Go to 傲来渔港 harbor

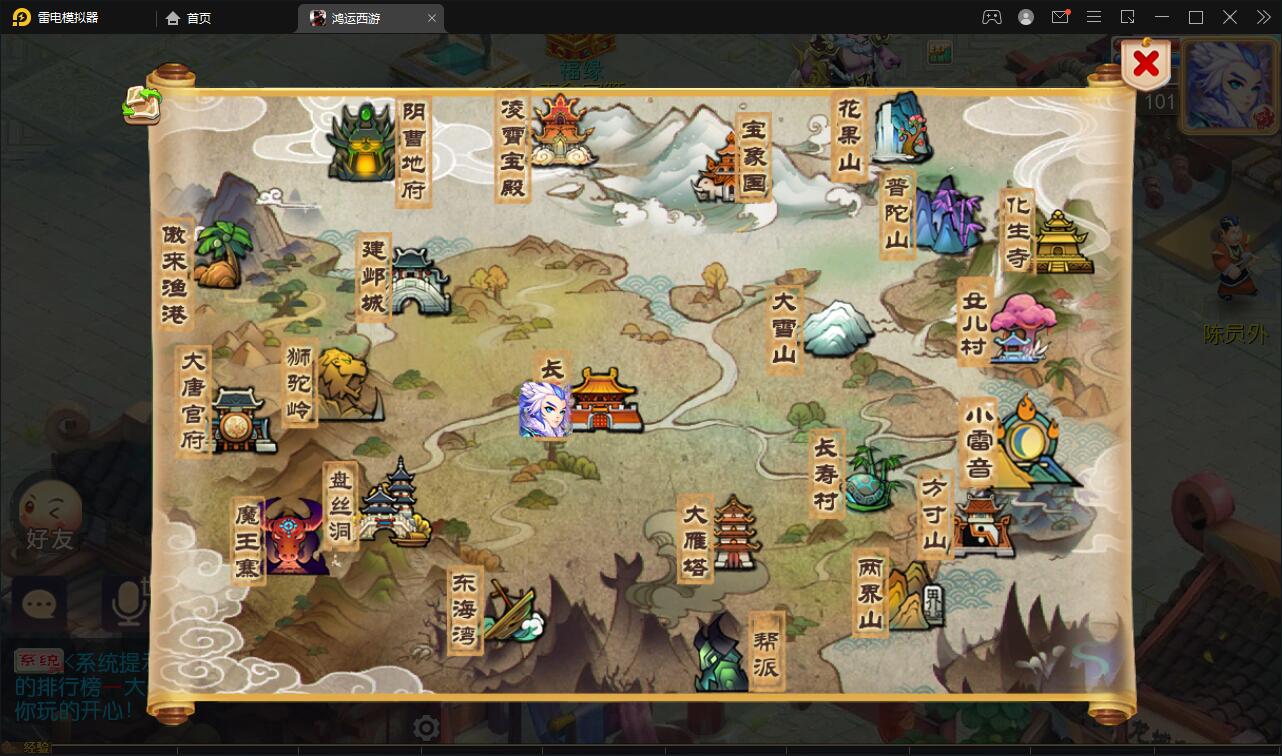coord(218,256)
